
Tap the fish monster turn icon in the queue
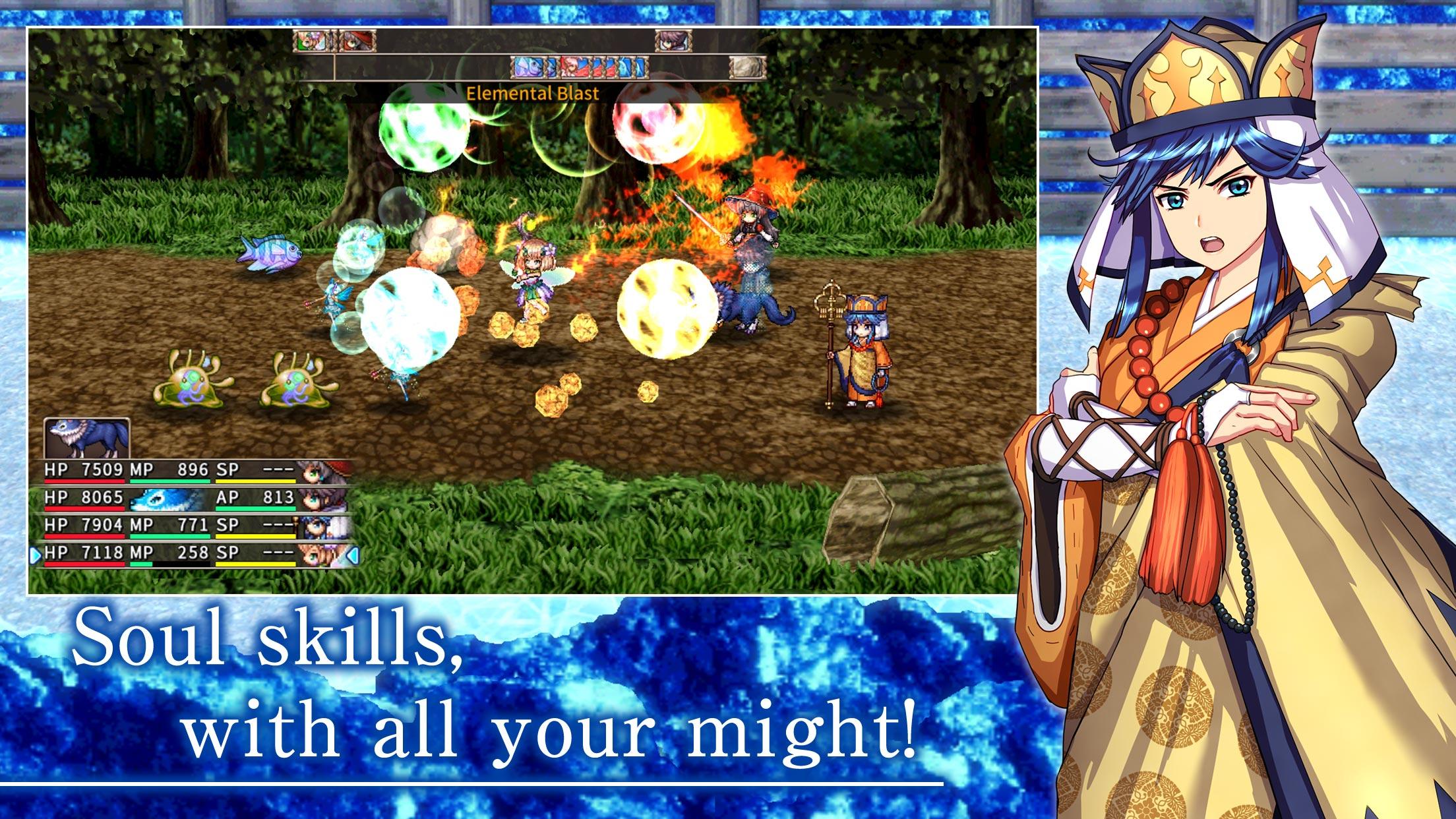click(528, 67)
